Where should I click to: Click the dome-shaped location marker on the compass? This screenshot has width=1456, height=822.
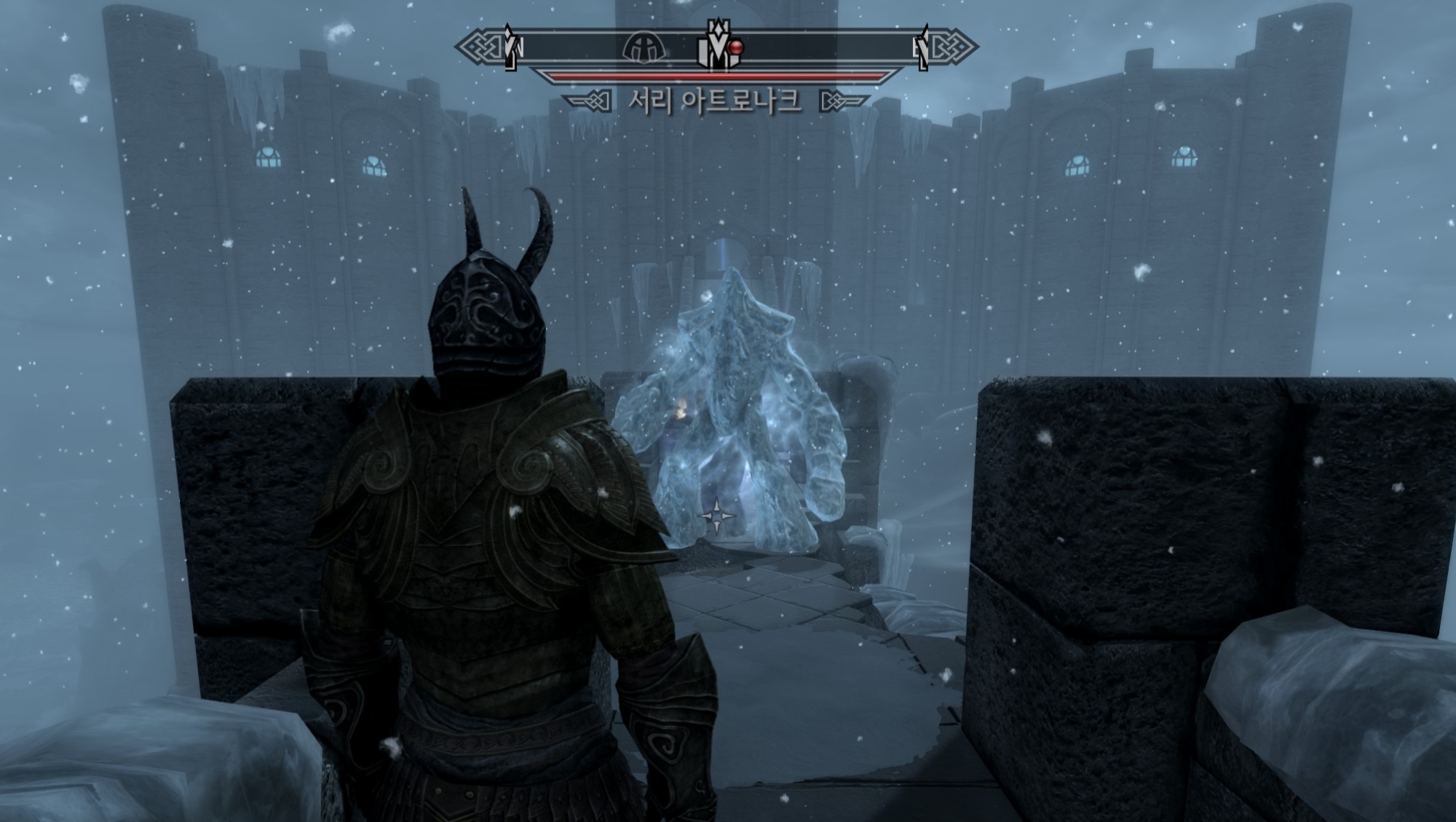coord(645,49)
